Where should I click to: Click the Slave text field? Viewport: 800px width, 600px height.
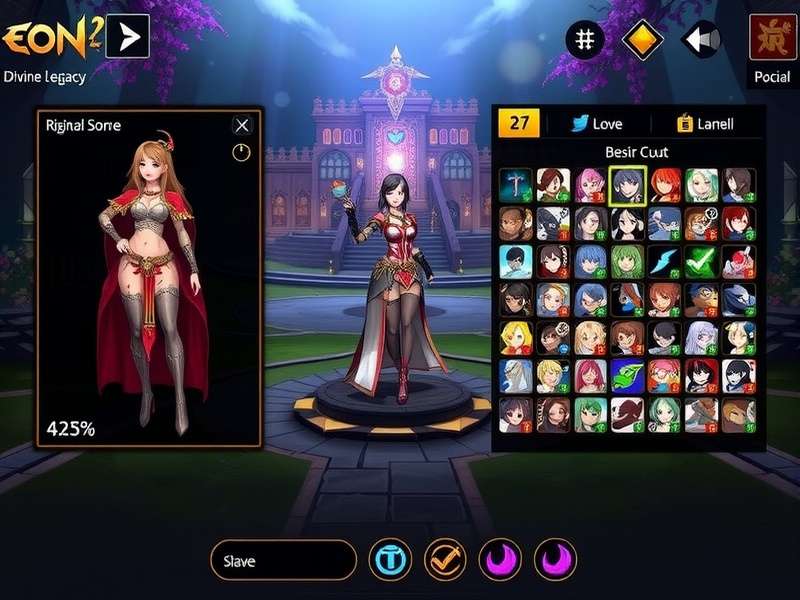click(284, 560)
